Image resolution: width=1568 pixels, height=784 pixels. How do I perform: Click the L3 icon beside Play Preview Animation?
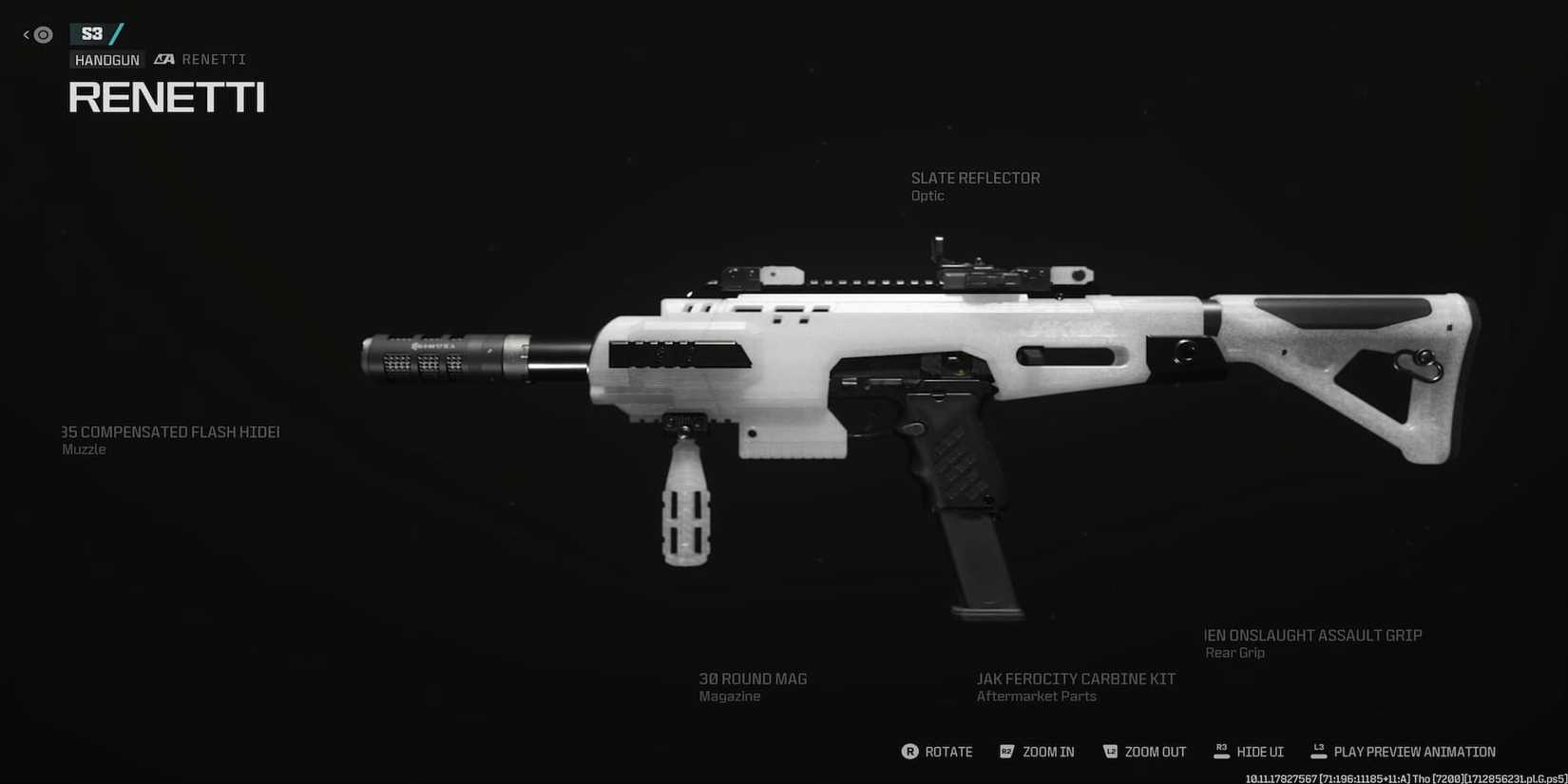click(x=1319, y=750)
